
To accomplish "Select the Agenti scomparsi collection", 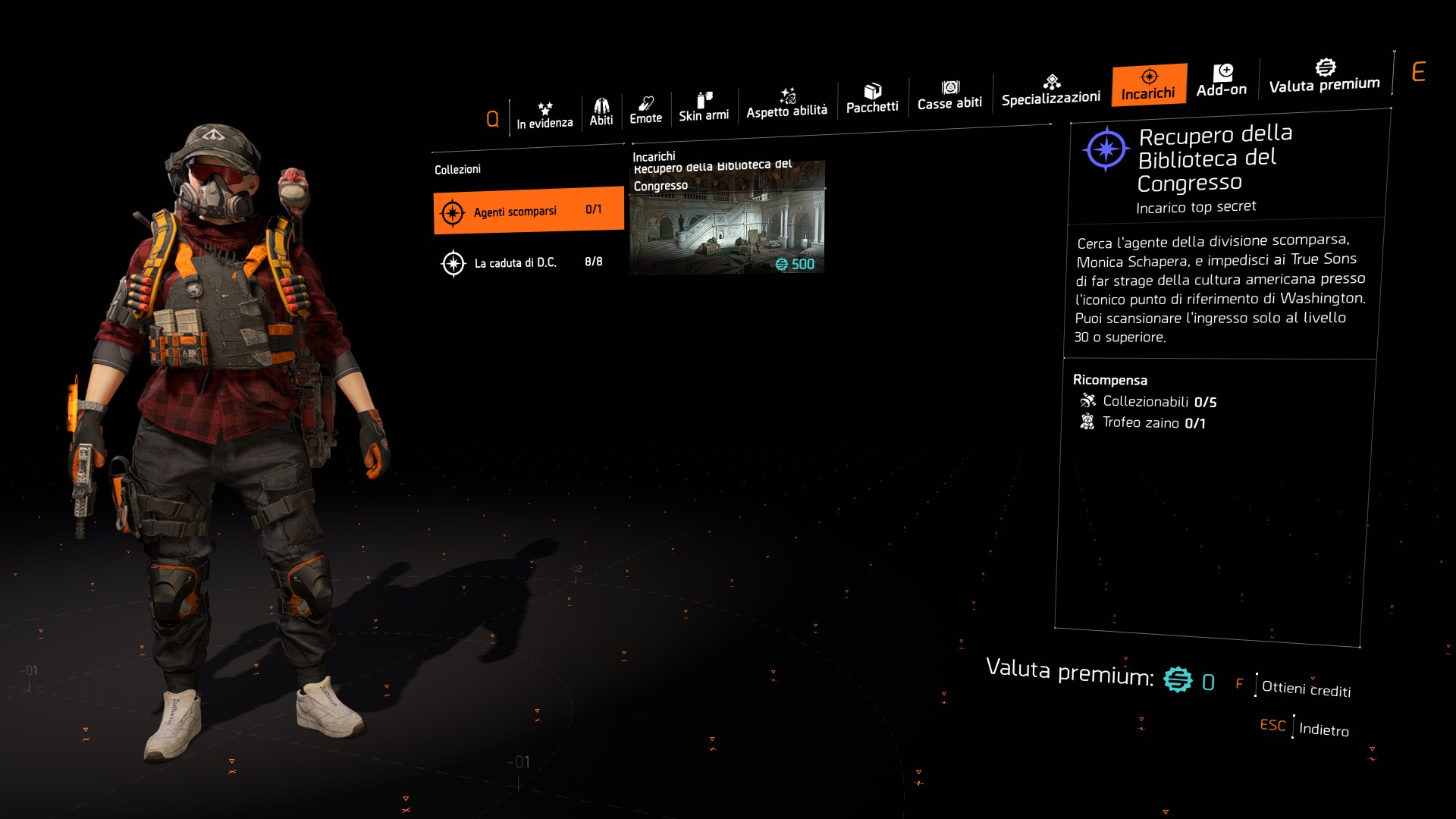I will click(x=529, y=211).
